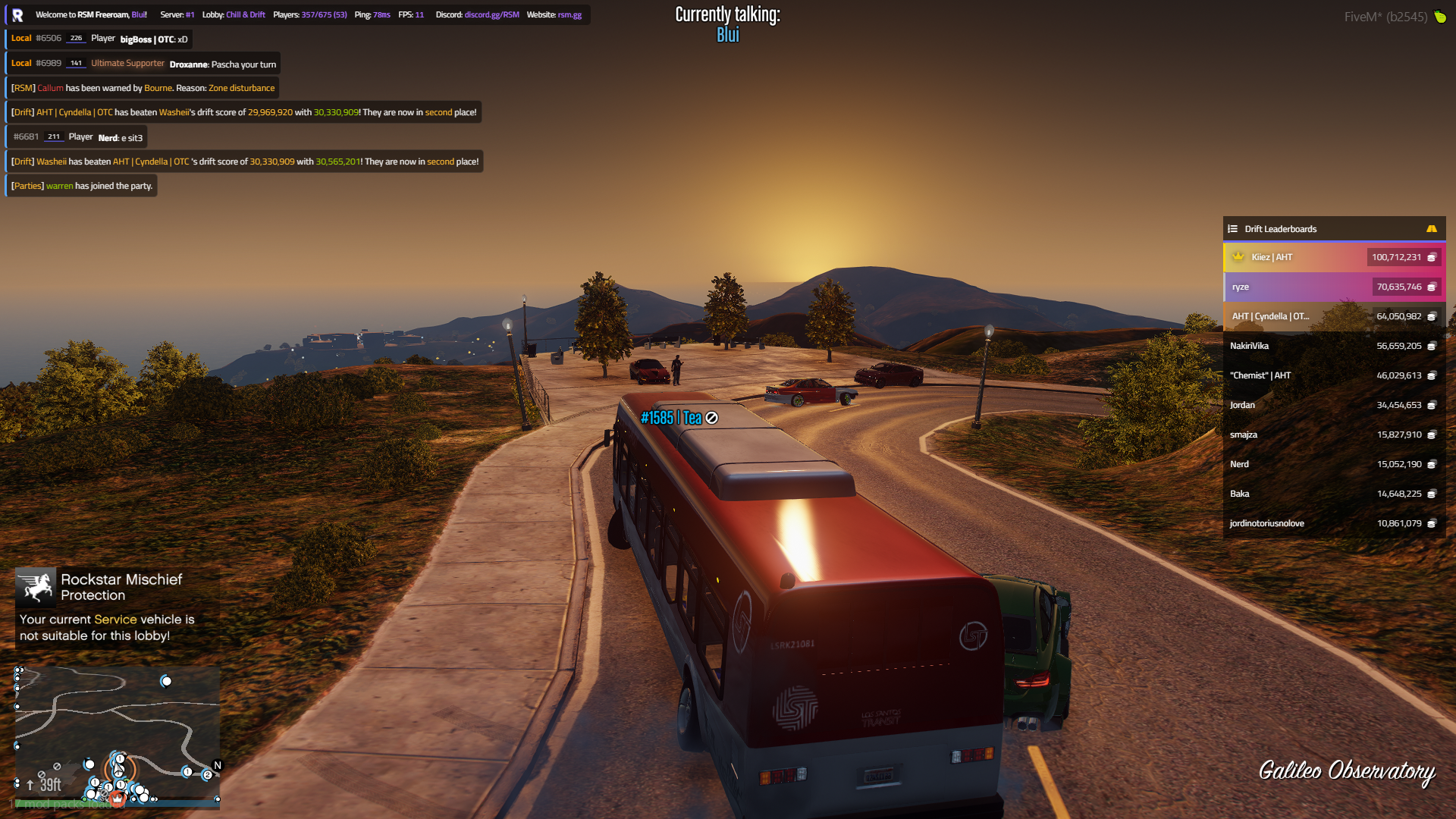Screen dimensions: 1456x819
Task: Click the Drift Leaderboards header
Action: click(x=1280, y=229)
